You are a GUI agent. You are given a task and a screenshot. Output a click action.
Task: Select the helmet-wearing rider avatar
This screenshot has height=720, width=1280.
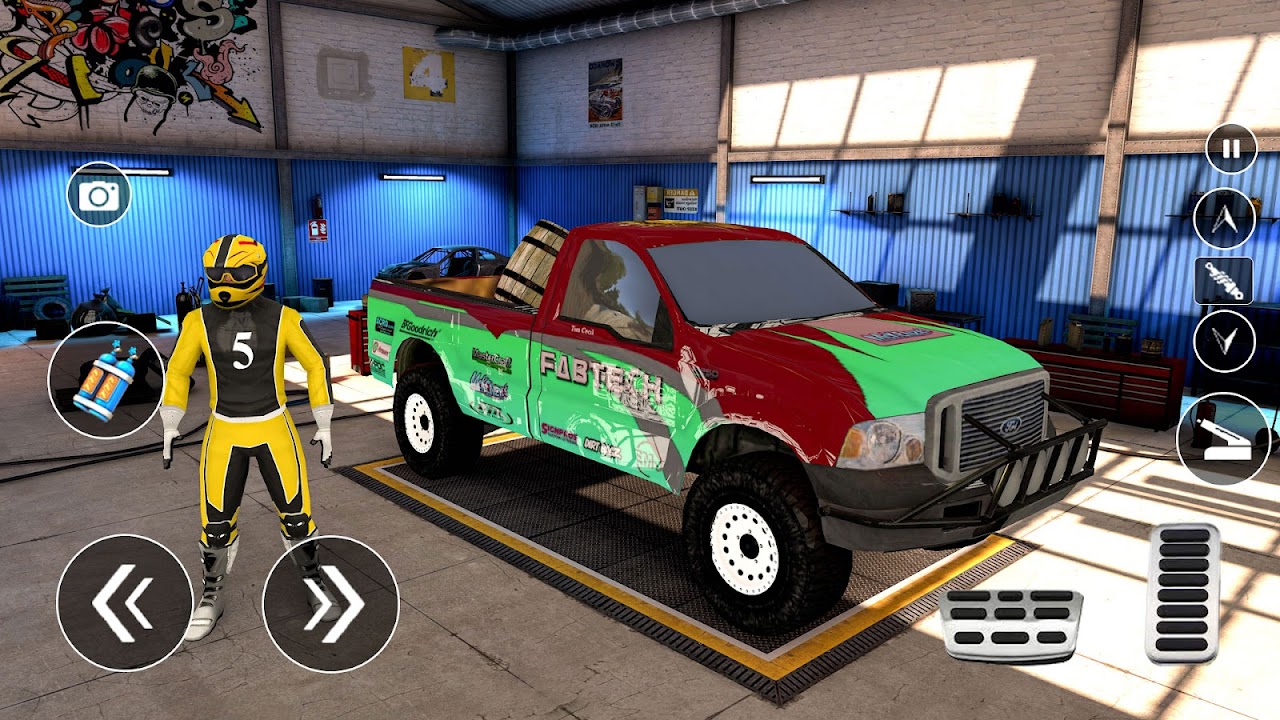[240, 400]
